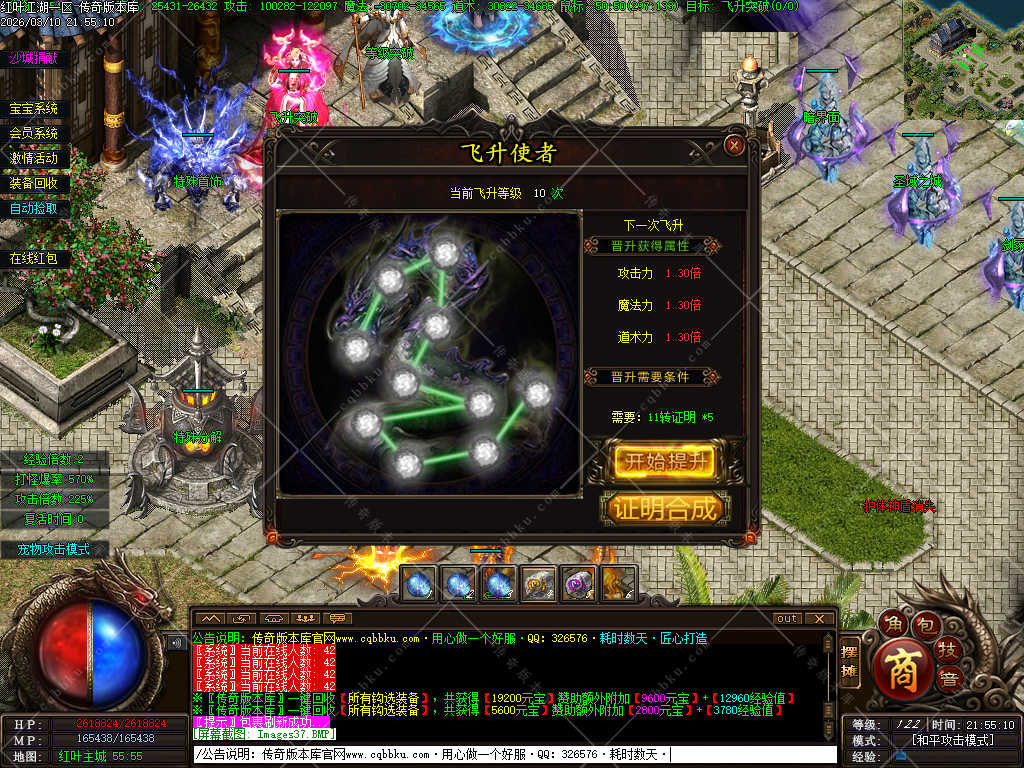Open the 沙城捐献 menu
The height and width of the screenshot is (768, 1024).
tap(34, 58)
